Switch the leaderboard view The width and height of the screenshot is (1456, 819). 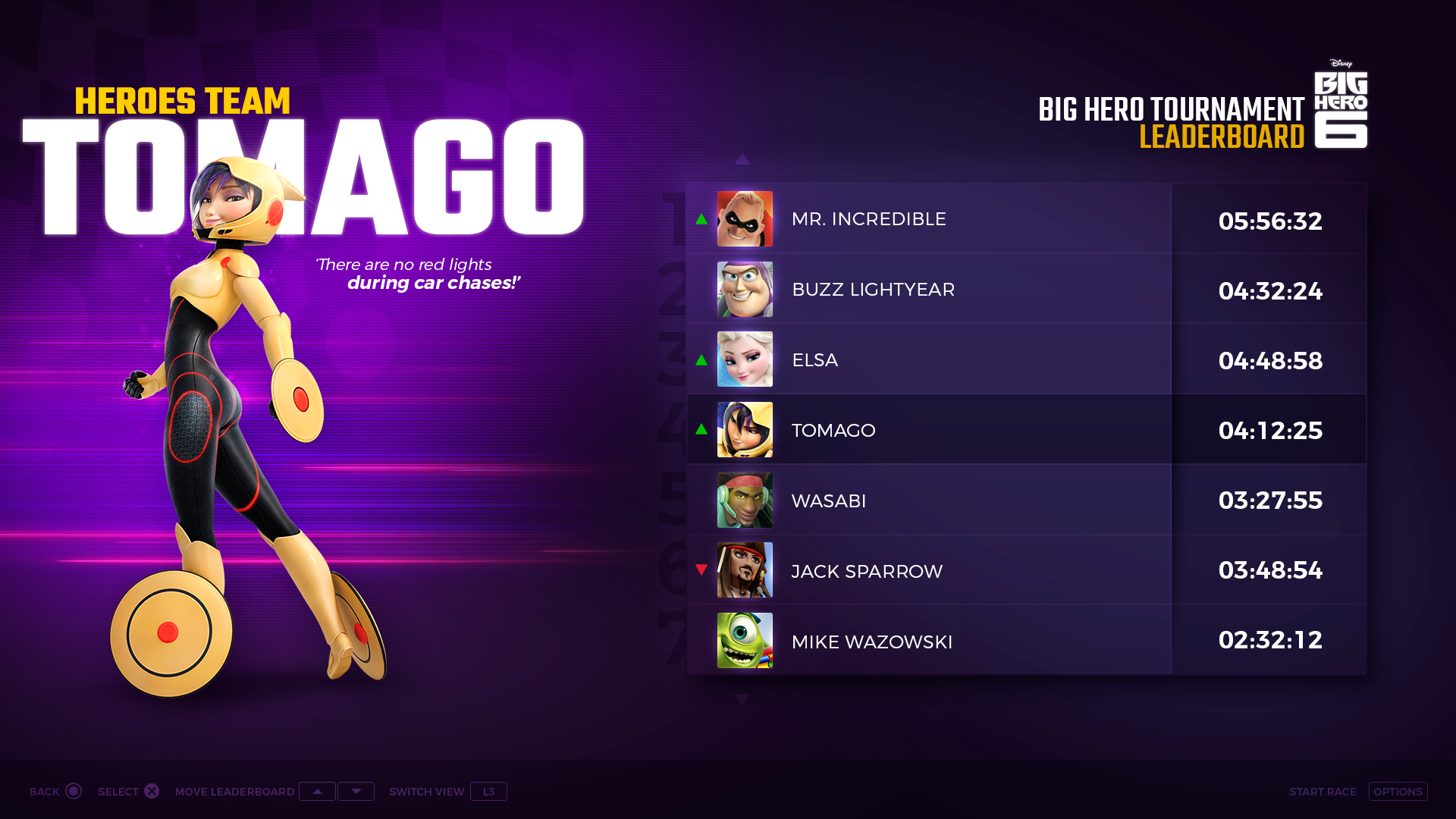(x=488, y=792)
